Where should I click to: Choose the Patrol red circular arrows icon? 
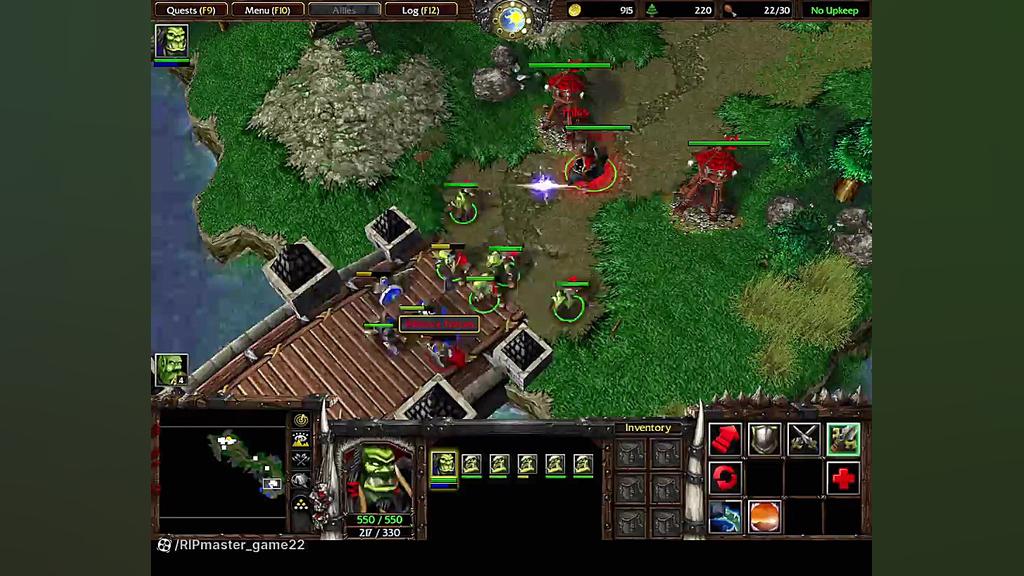725,478
